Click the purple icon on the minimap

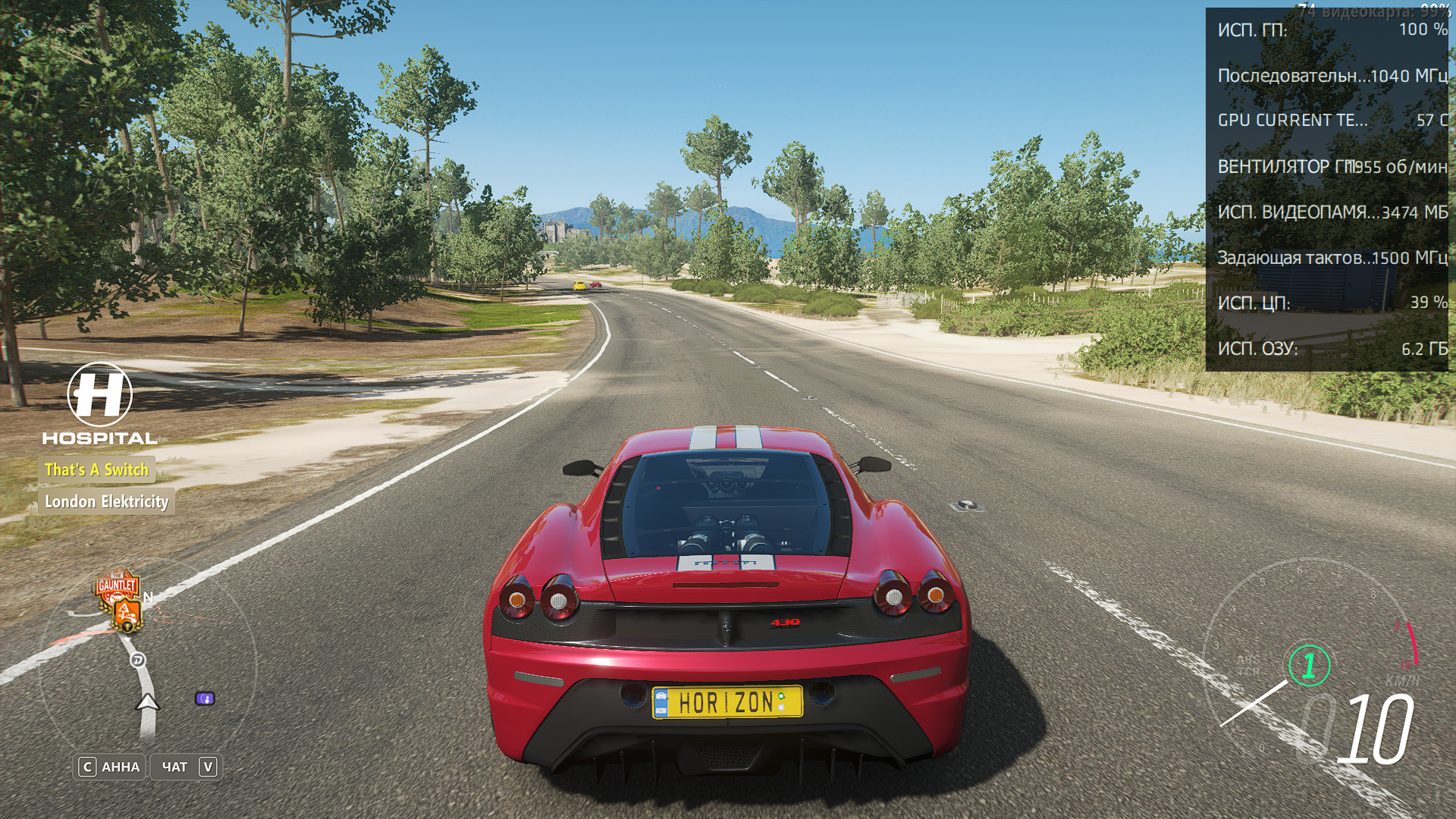[205, 698]
